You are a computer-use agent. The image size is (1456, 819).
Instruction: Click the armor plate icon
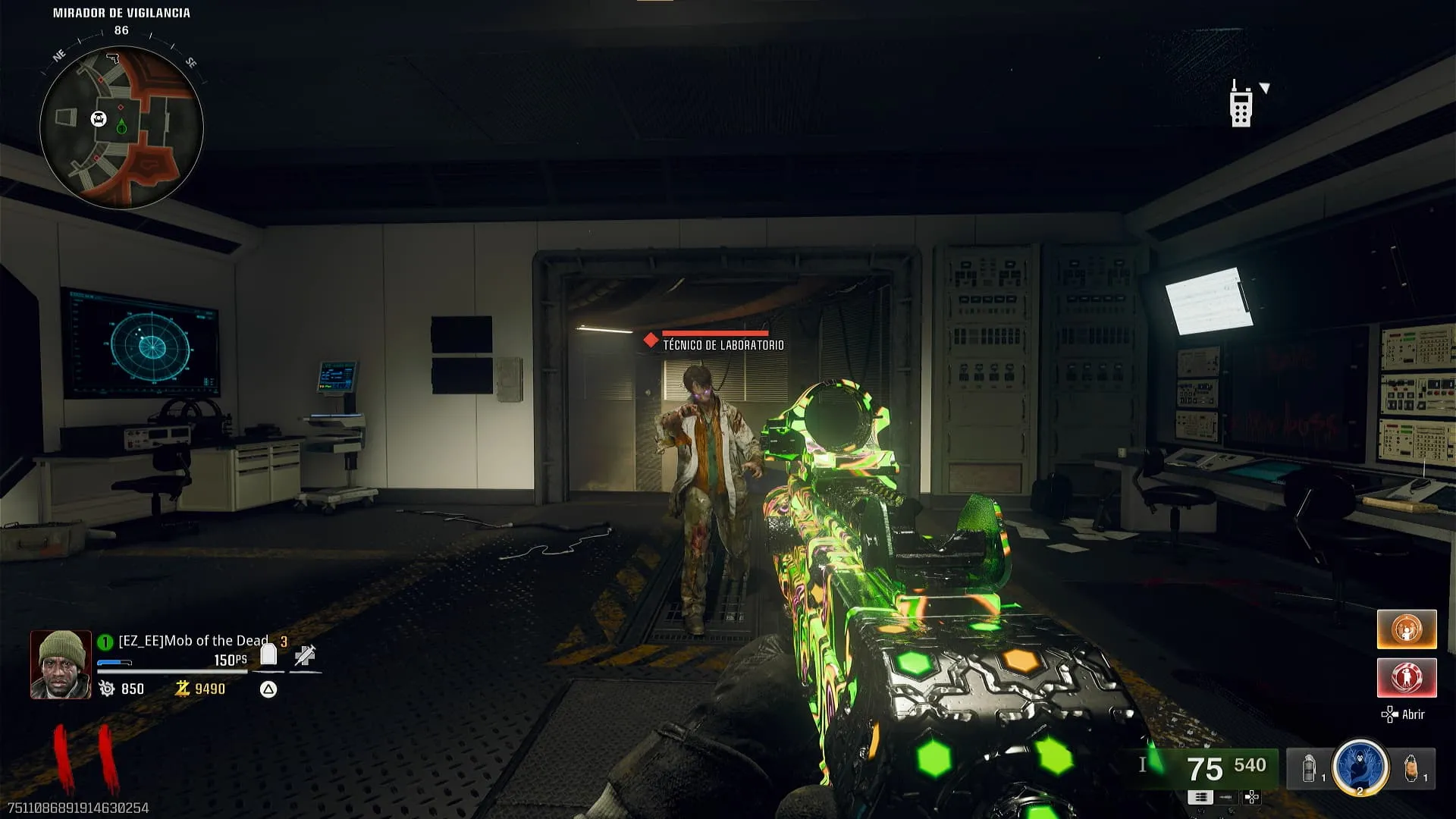[x=268, y=654]
